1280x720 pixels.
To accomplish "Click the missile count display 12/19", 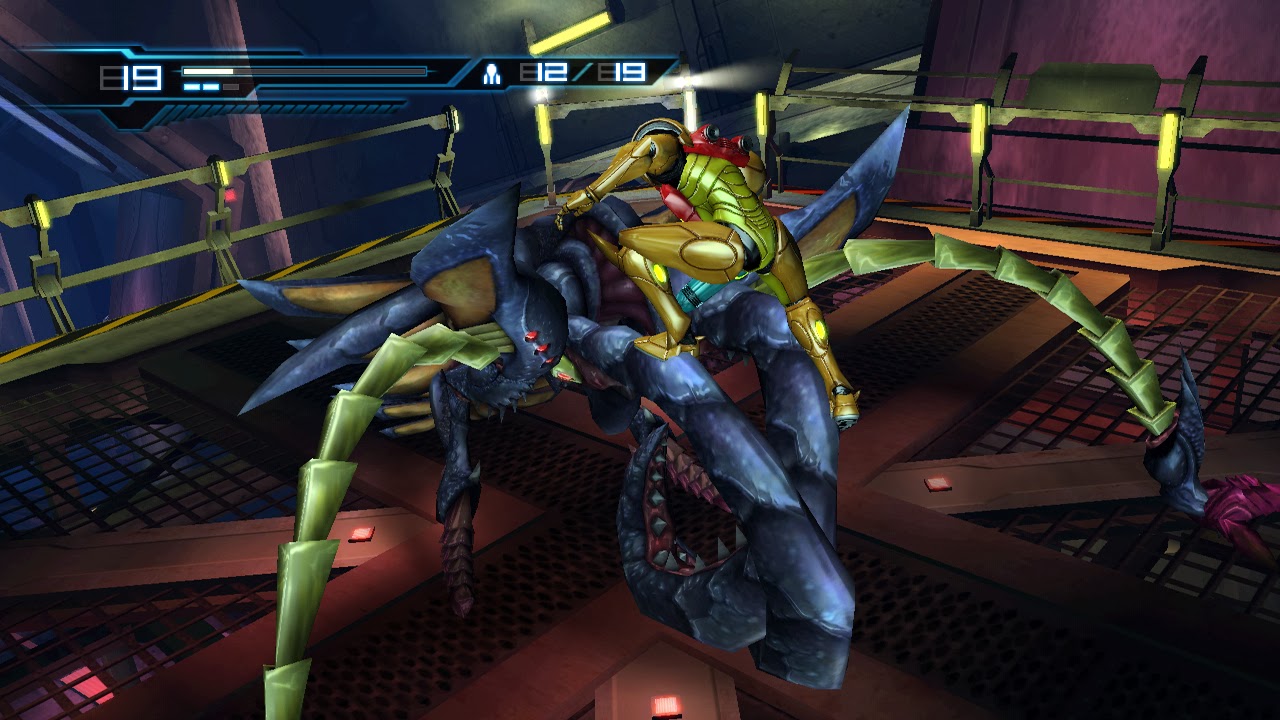I will pyautogui.click(x=580, y=73).
